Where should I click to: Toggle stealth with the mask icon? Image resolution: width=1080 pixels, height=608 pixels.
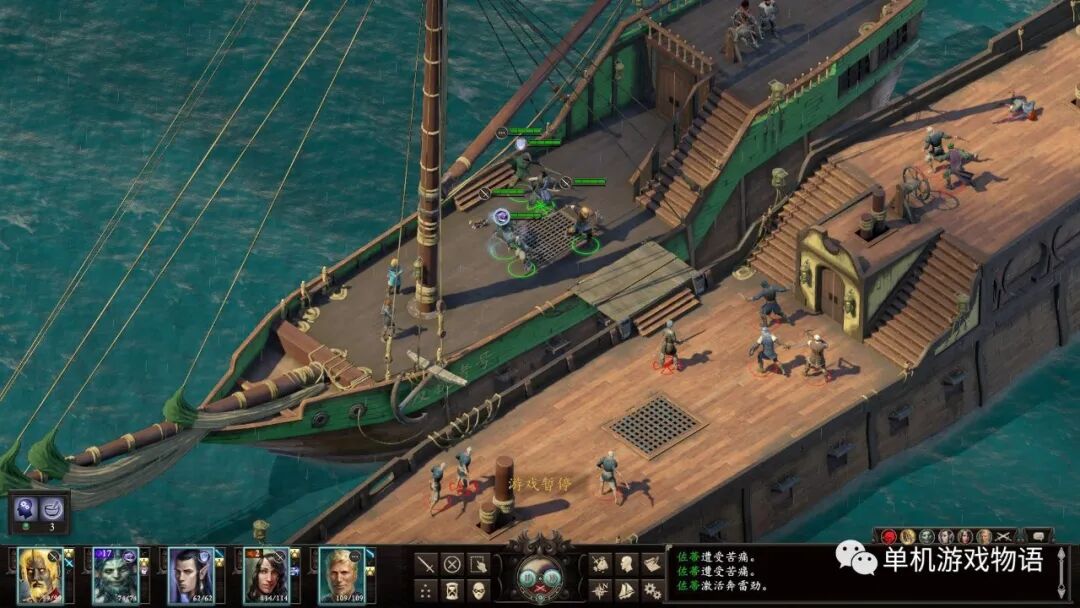[478, 590]
